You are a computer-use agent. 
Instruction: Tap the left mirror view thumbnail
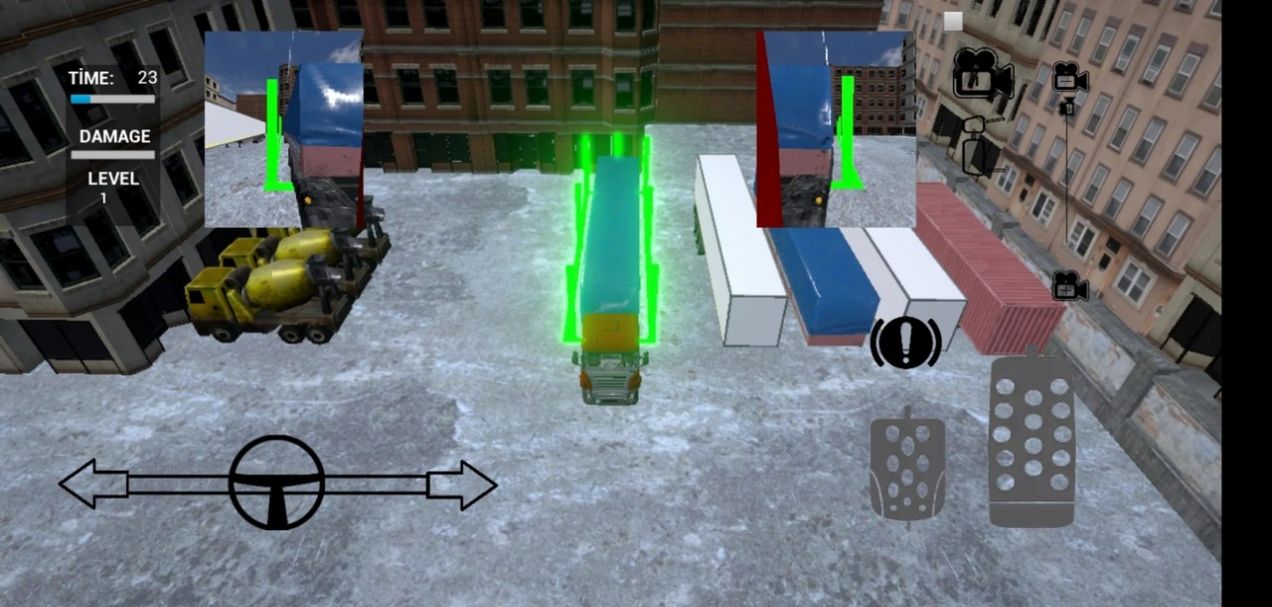click(284, 129)
